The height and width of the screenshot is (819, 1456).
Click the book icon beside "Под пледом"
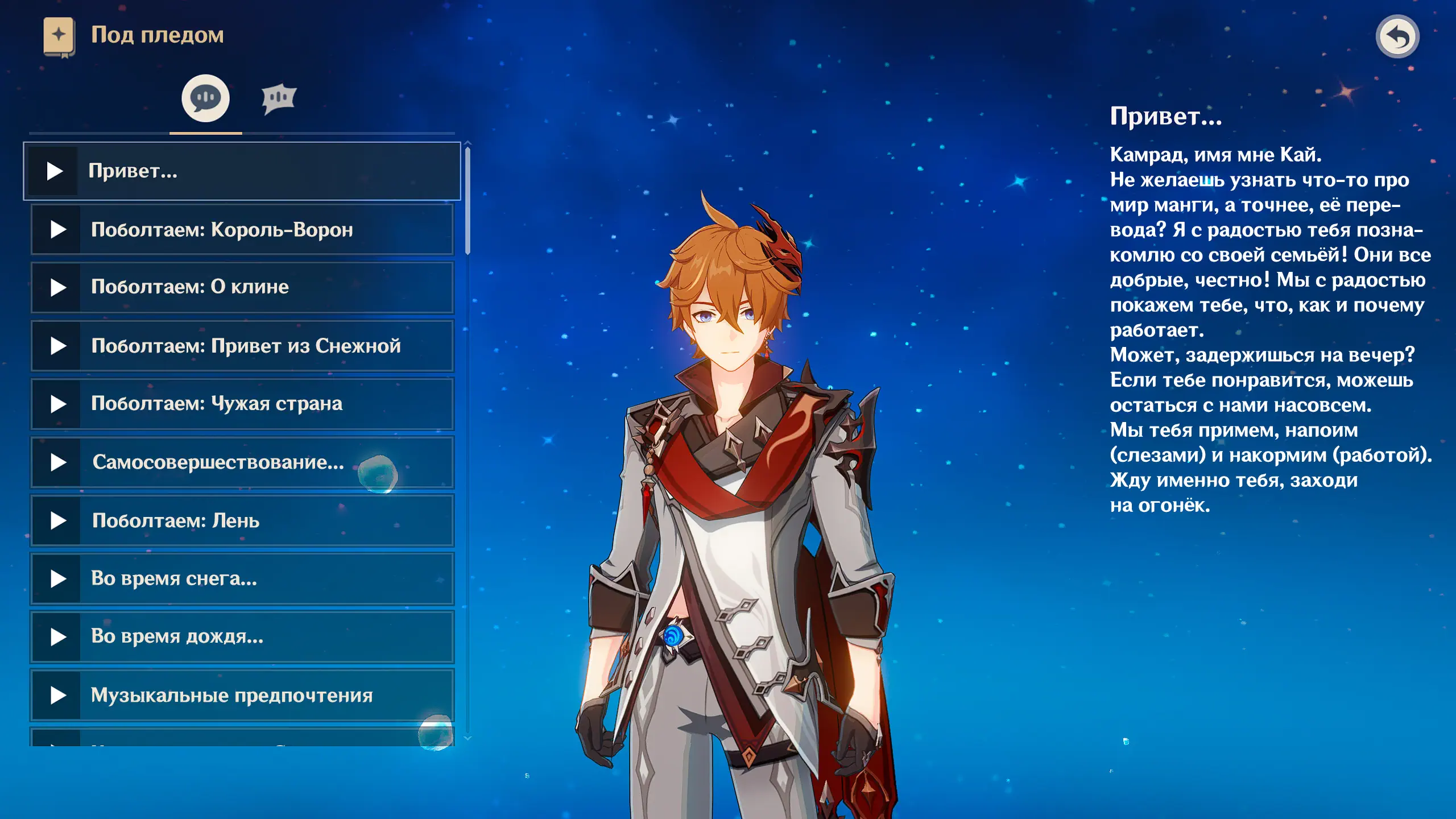59,36
